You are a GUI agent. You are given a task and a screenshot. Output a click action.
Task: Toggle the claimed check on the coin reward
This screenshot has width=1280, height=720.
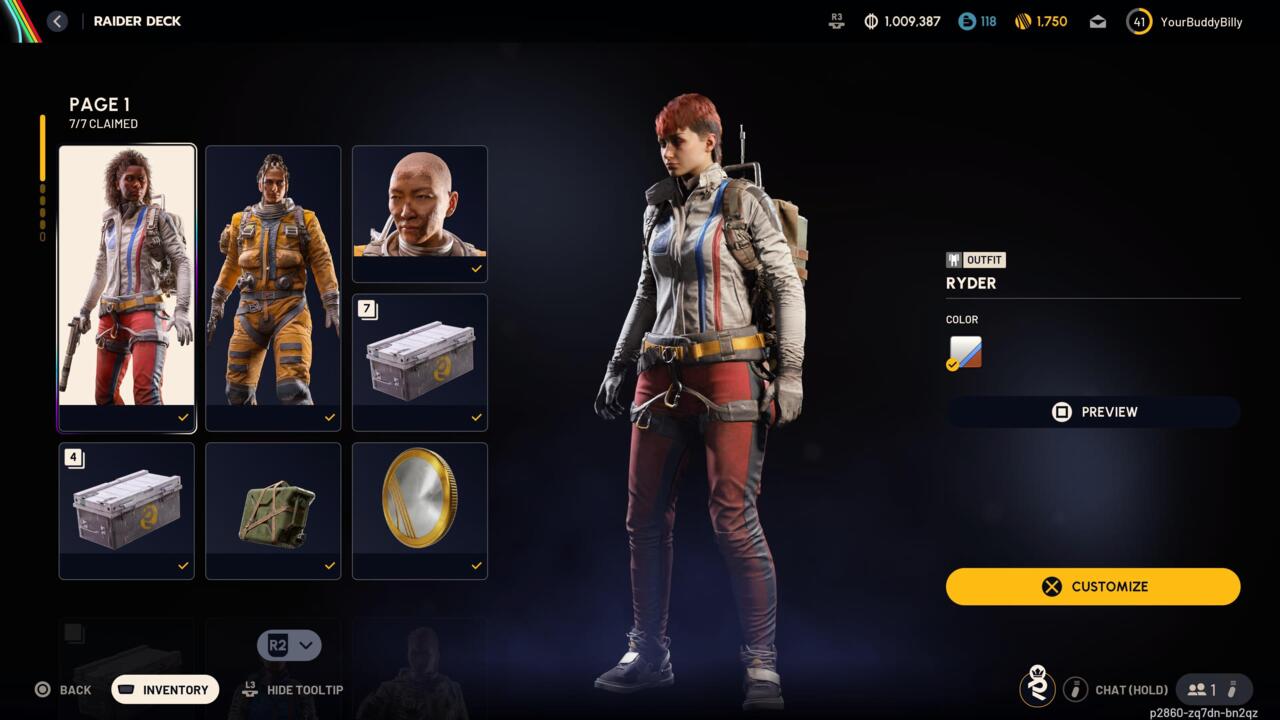477,565
